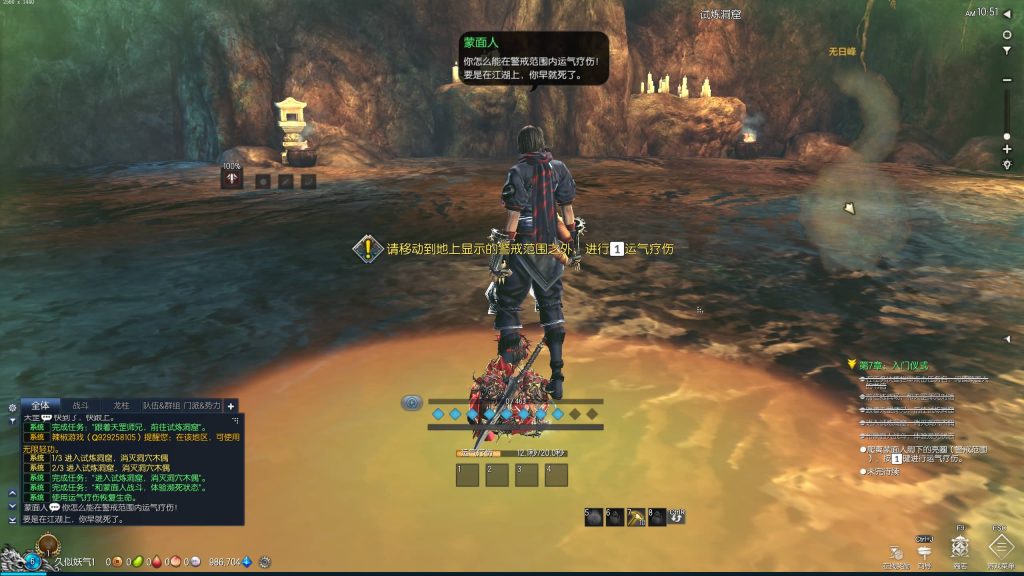1024x576 pixels.
Task: Click the blue diamond currency icon
Action: (246, 562)
